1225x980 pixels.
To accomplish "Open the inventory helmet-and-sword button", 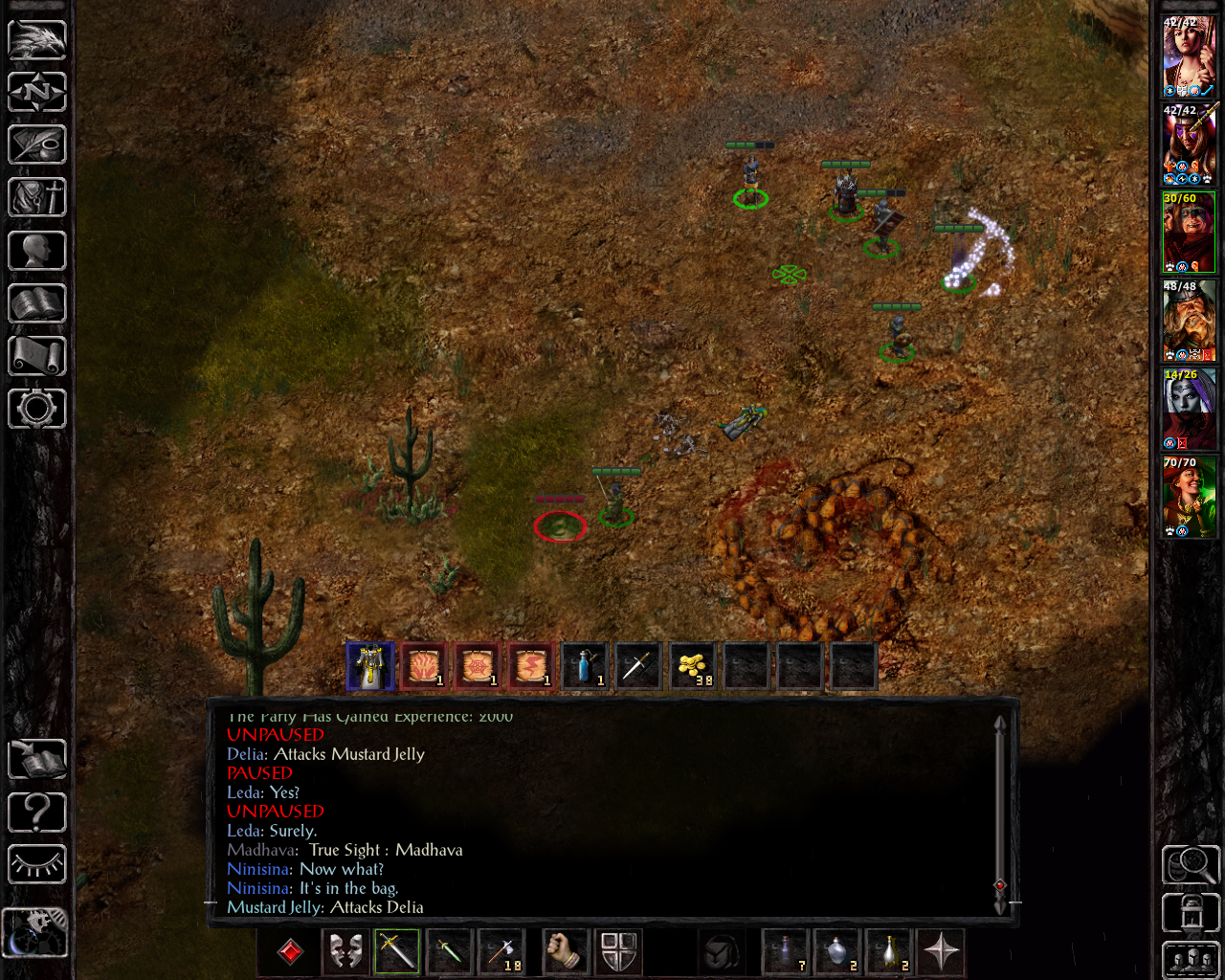I will pos(36,198).
